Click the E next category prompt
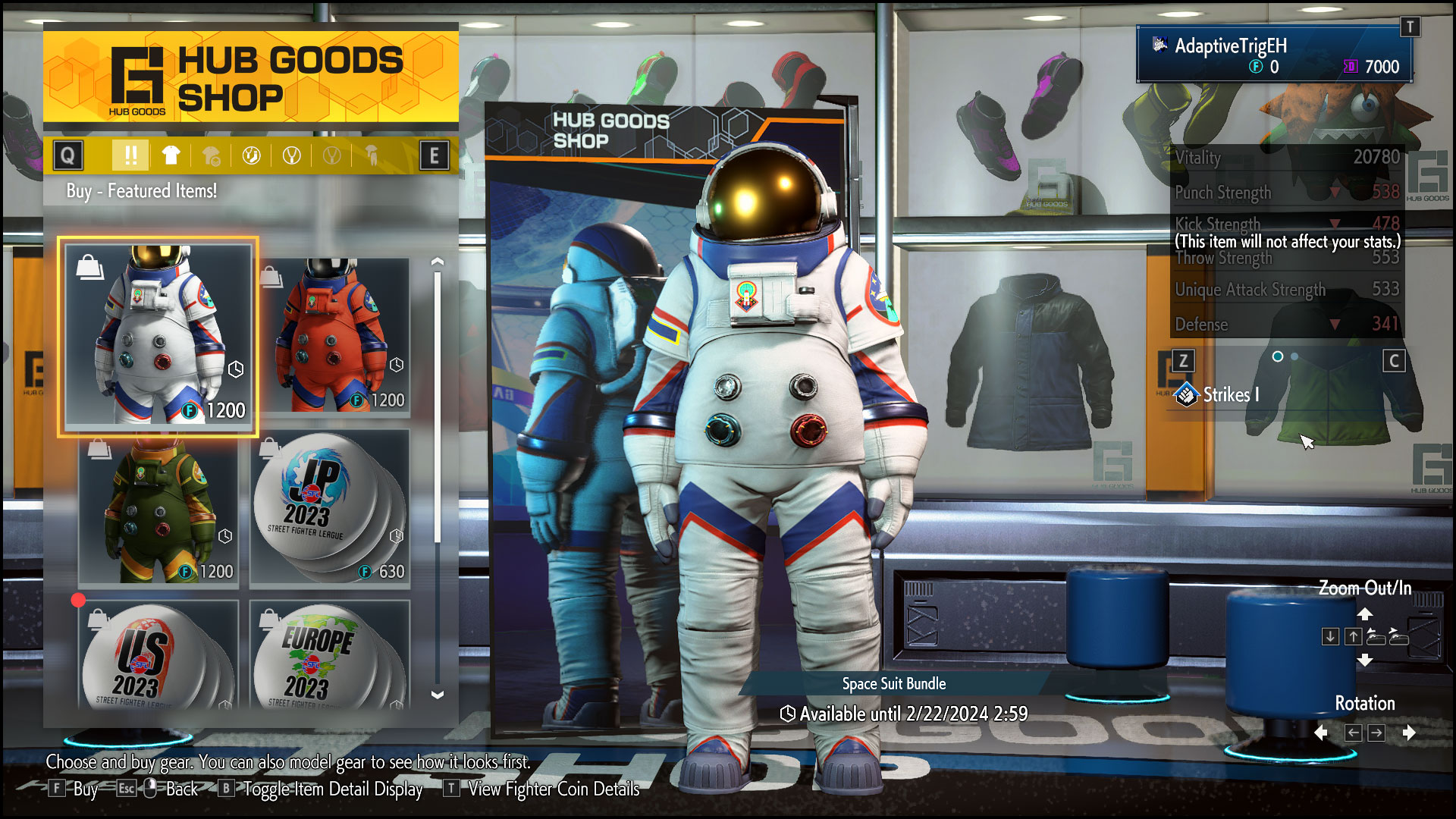Image resolution: width=1456 pixels, height=819 pixels. 436,155
